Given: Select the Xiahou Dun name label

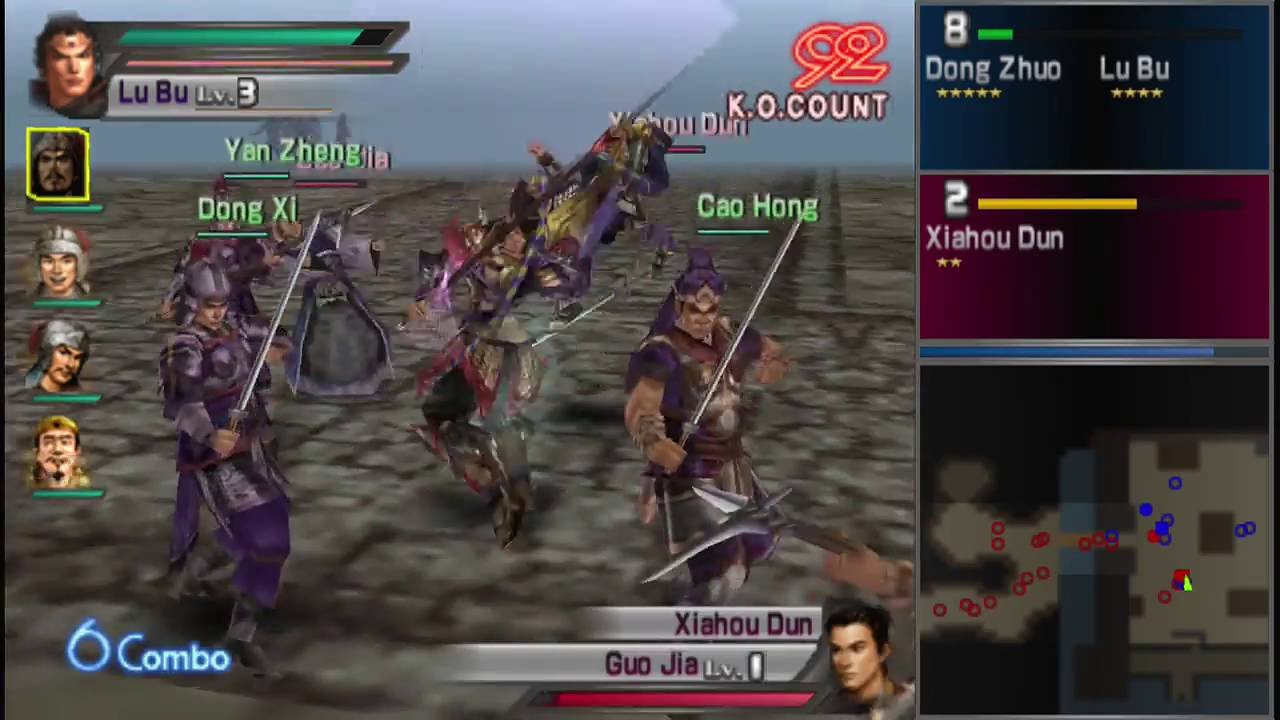Looking at the screenshot, I should 742,624.
